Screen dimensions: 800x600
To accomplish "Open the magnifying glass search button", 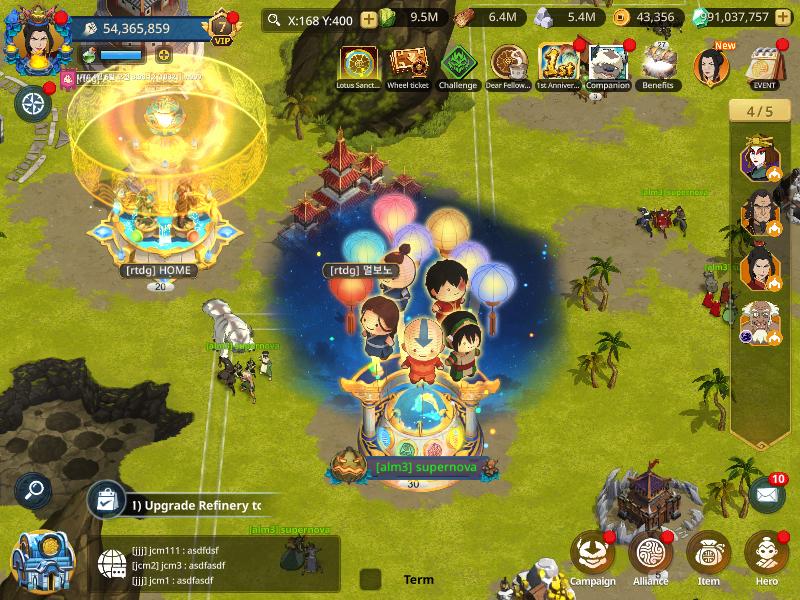I will pyautogui.click(x=33, y=490).
